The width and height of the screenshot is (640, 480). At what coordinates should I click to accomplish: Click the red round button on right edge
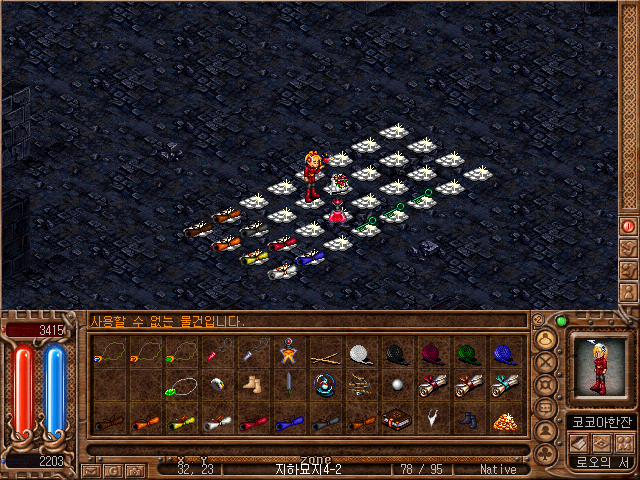628,226
